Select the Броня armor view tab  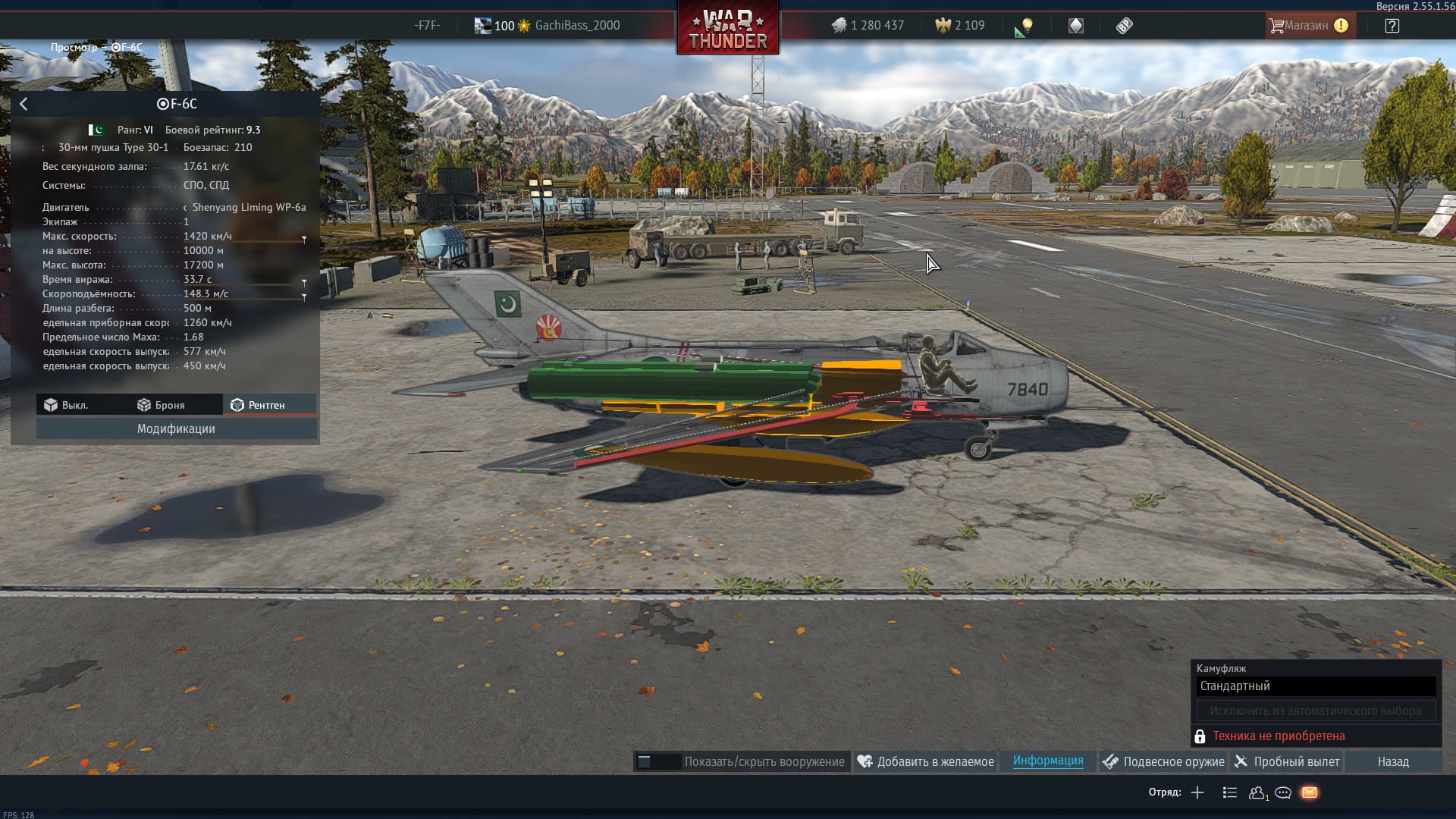coord(162,405)
